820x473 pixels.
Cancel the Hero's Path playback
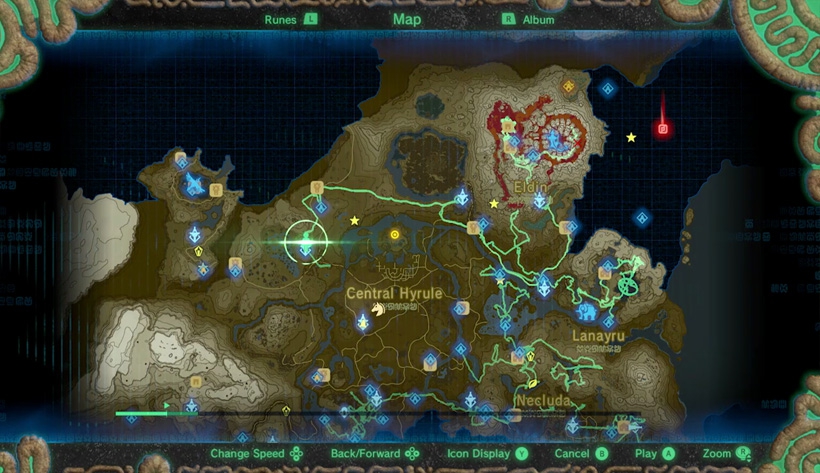point(580,454)
